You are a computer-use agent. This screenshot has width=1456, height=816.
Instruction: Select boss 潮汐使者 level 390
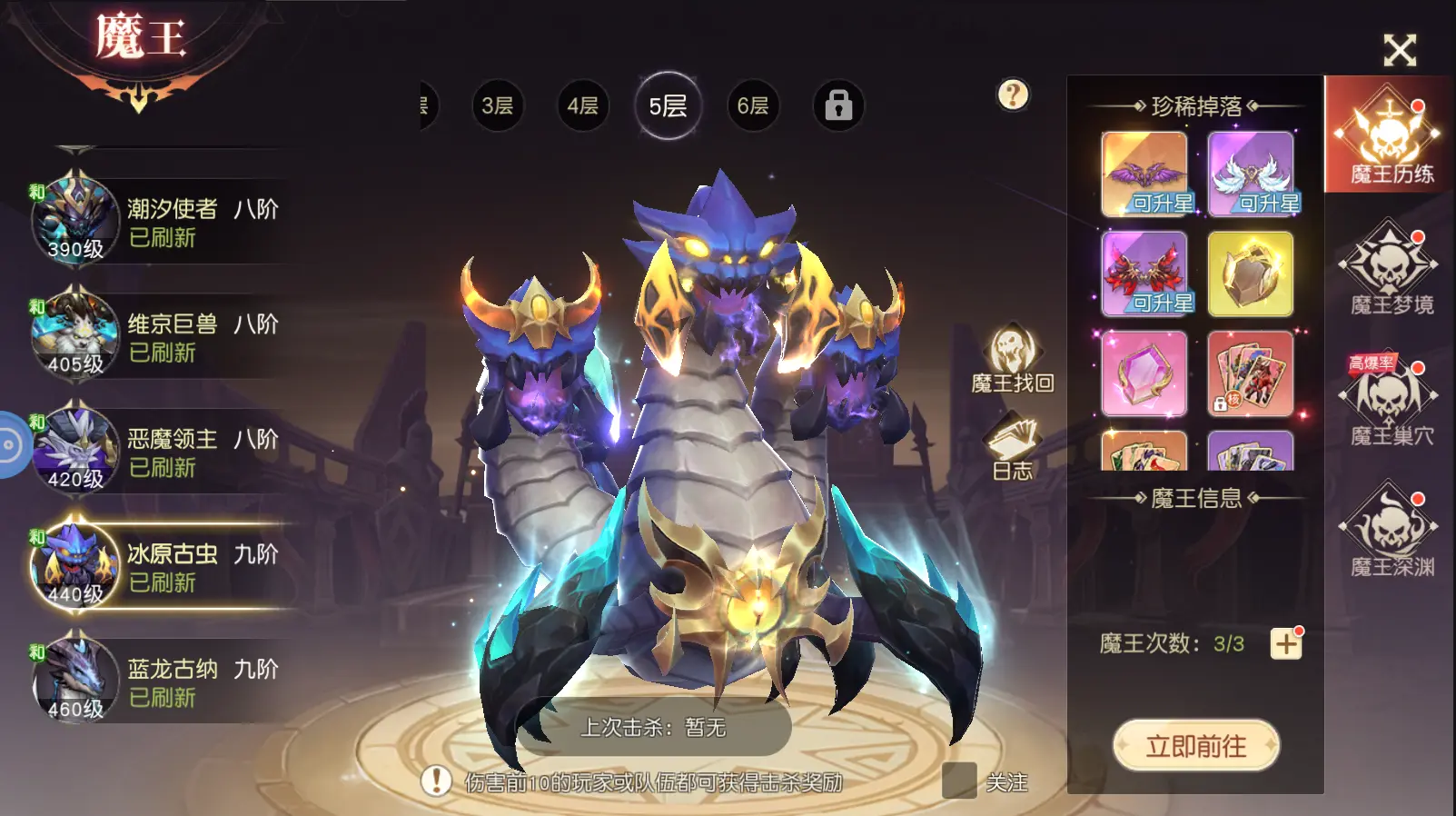click(163, 222)
